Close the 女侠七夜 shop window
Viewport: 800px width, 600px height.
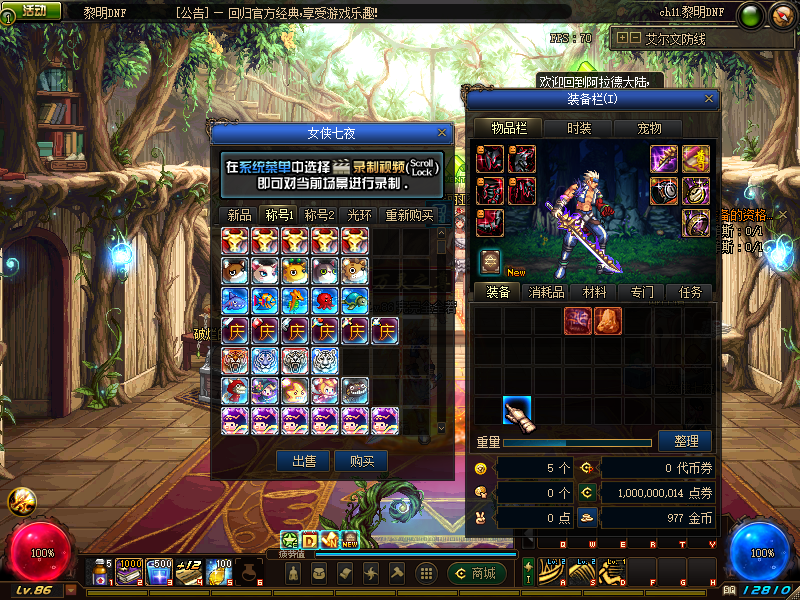(442, 132)
